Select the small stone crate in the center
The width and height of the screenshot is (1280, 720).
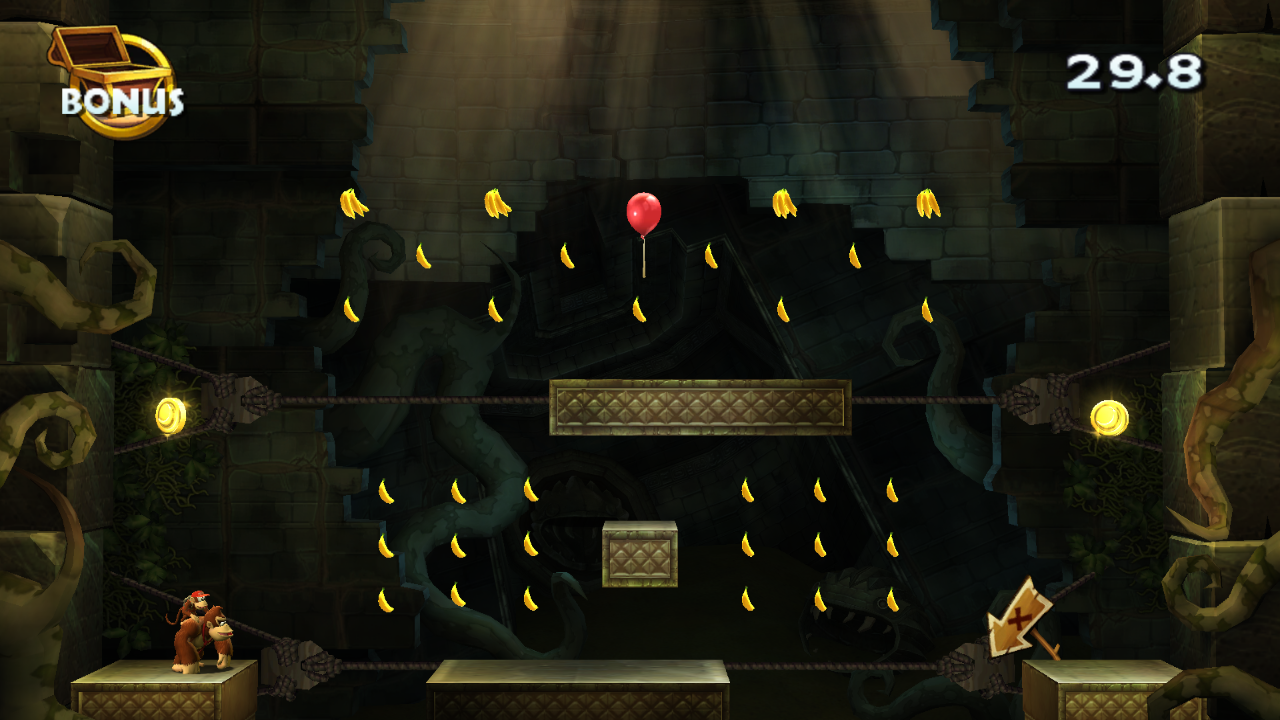click(637, 555)
